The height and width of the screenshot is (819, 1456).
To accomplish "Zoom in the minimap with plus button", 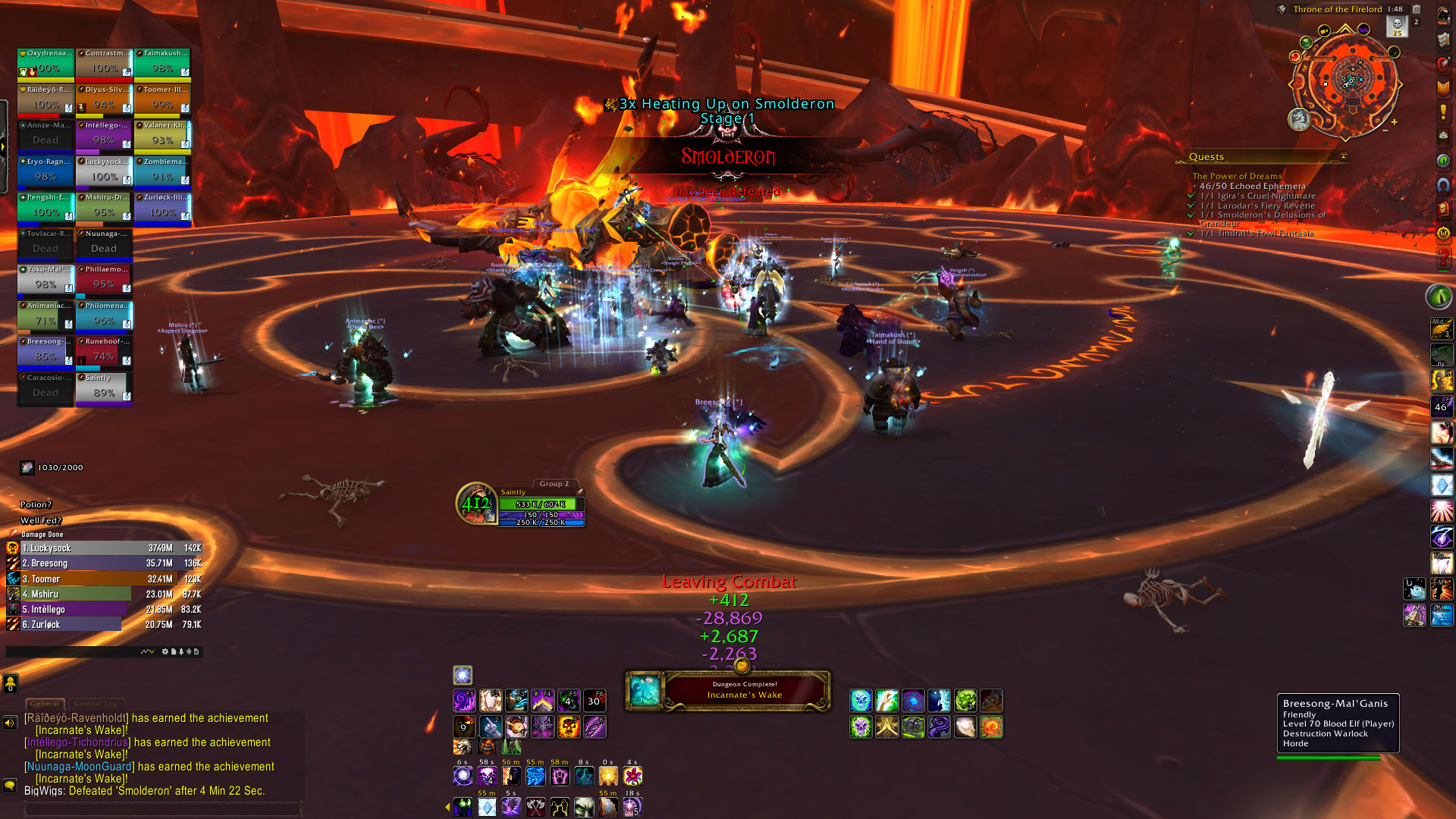I will coord(1394,121).
